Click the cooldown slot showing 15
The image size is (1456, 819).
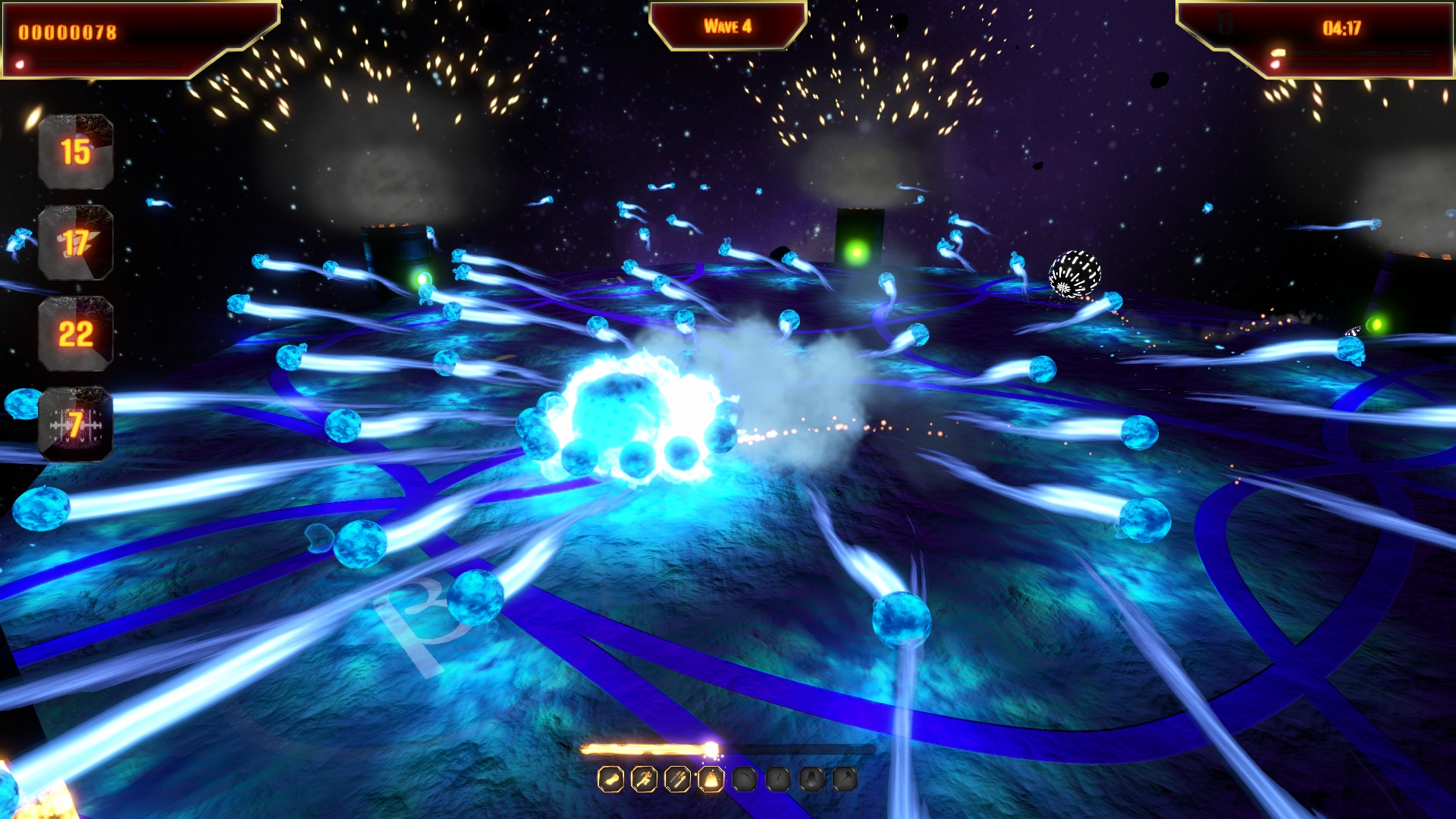(76, 152)
